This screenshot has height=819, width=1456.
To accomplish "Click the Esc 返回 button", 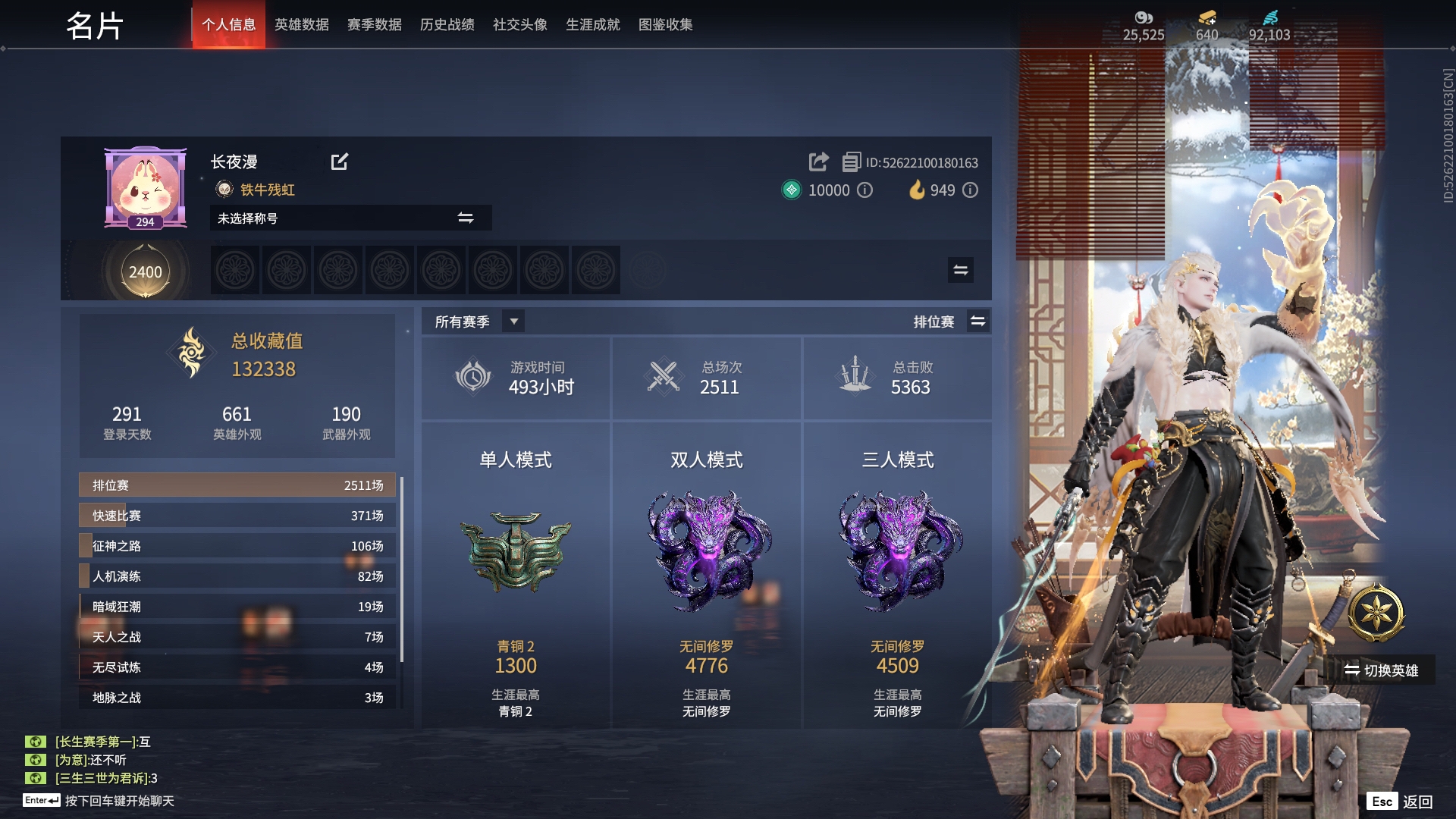I will coord(1400,800).
